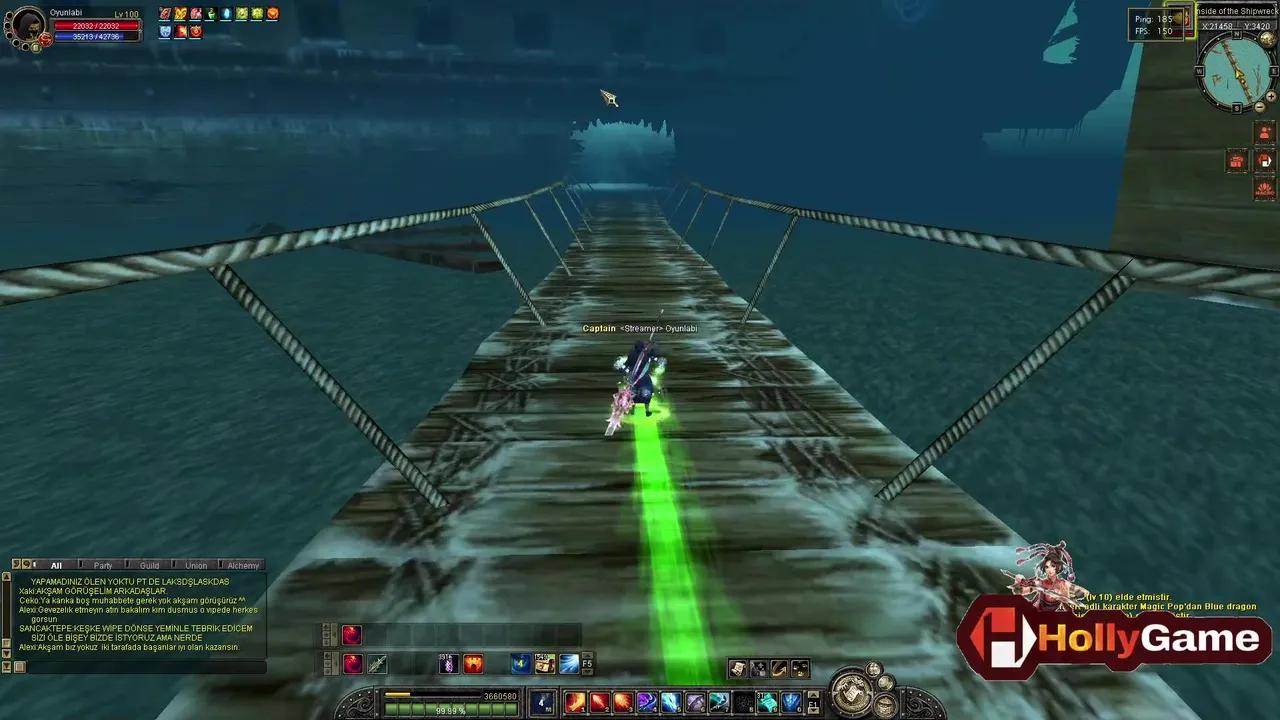Image resolution: width=1280 pixels, height=720 pixels.
Task: Click the golden seal icon beside the minimap
Action: [x=1267, y=38]
